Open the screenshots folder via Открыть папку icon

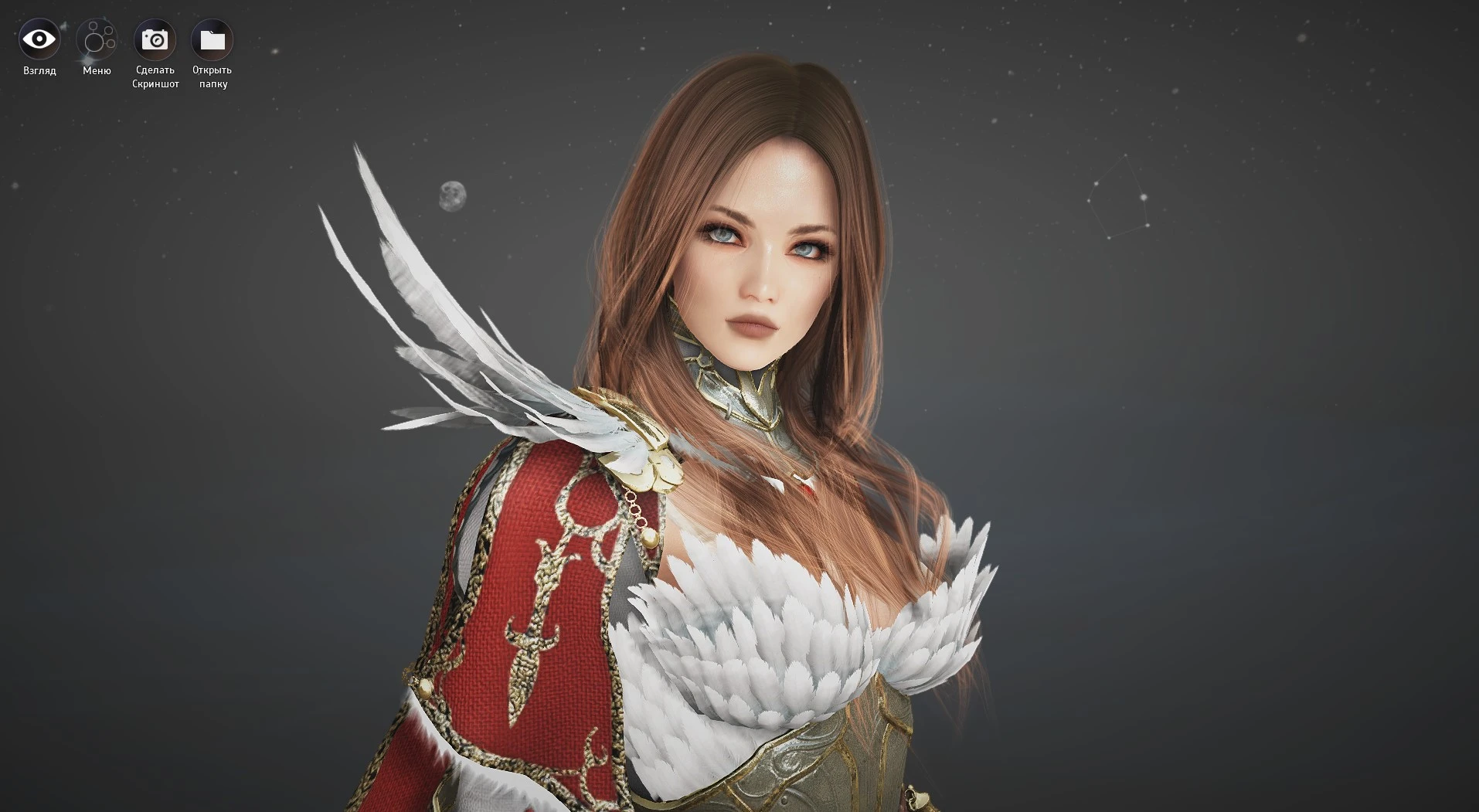(211, 39)
